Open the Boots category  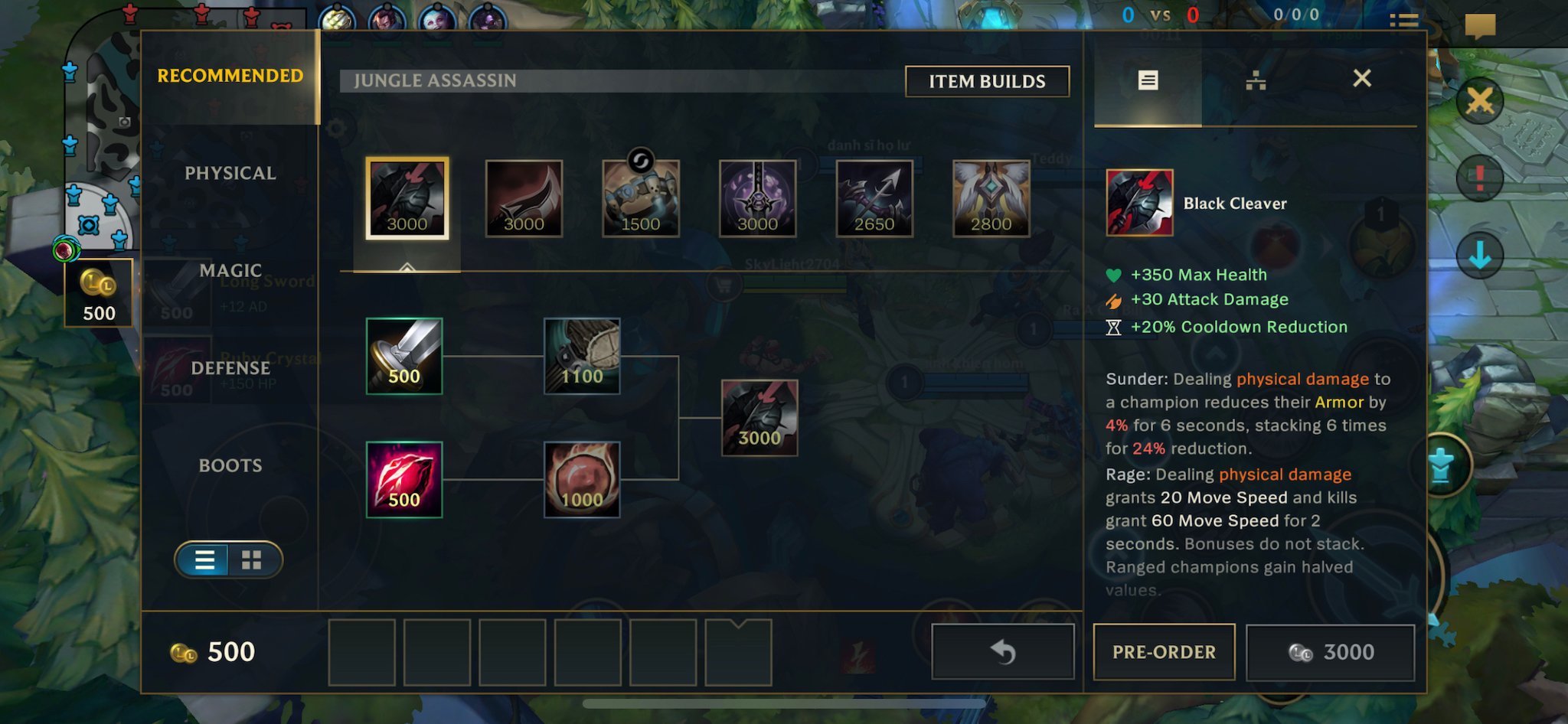click(x=230, y=465)
